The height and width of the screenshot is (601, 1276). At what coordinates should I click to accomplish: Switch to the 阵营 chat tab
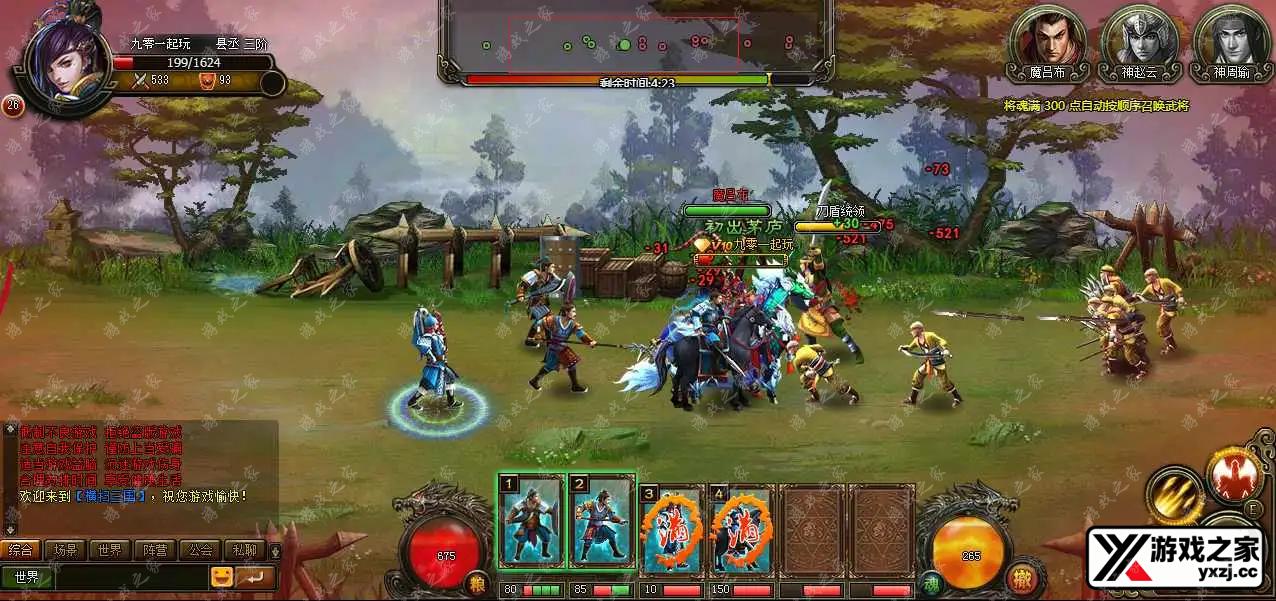click(x=155, y=550)
